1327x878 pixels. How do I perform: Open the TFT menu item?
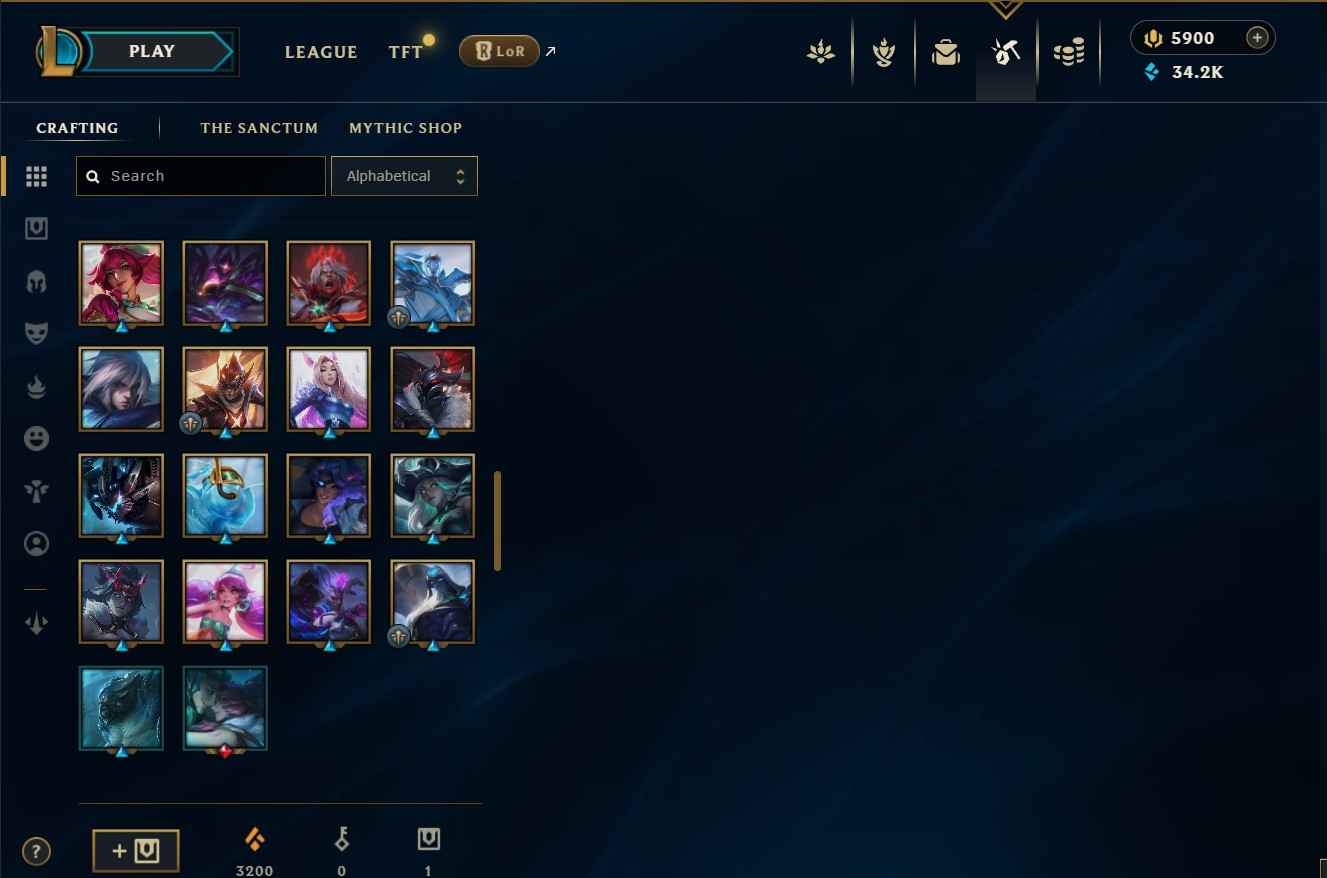click(405, 52)
